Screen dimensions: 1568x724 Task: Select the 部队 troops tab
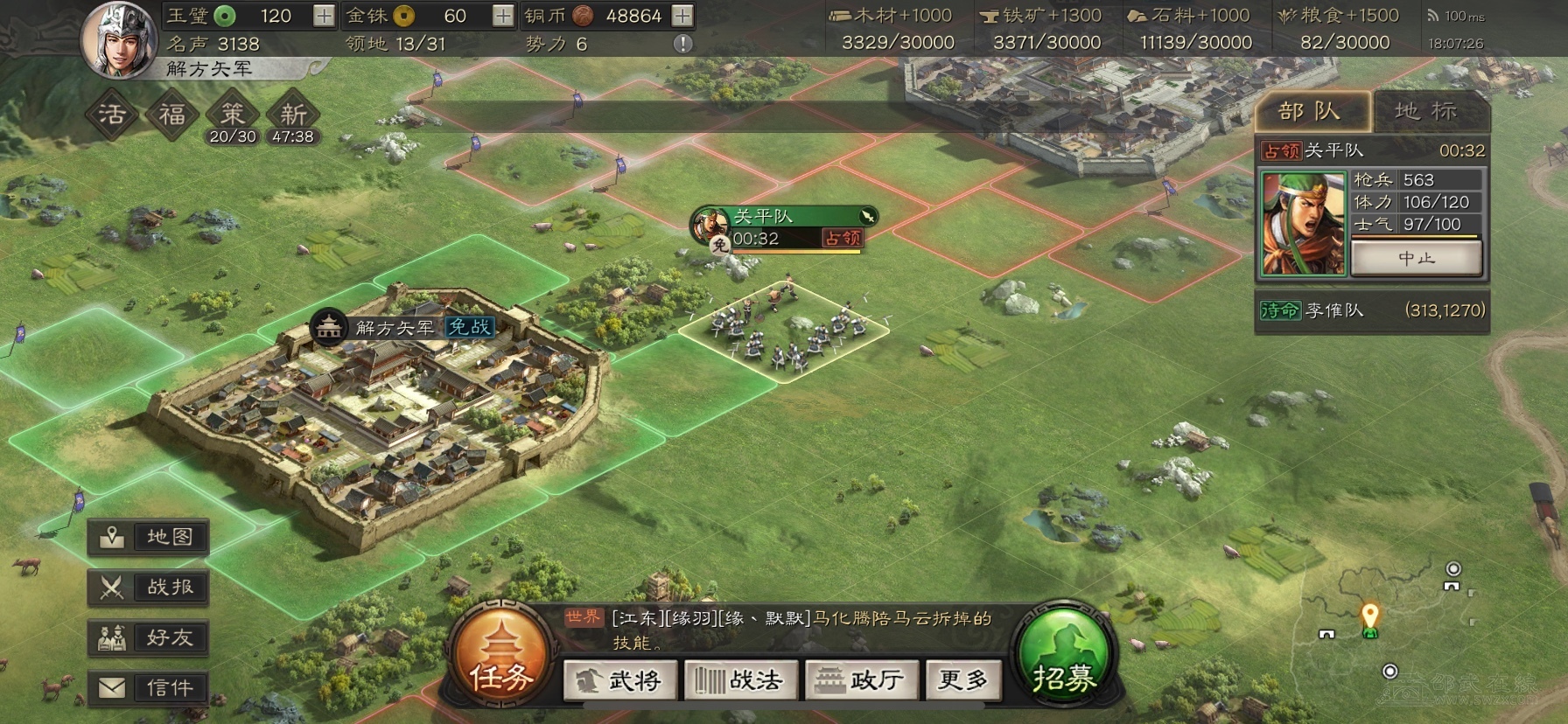1310,111
